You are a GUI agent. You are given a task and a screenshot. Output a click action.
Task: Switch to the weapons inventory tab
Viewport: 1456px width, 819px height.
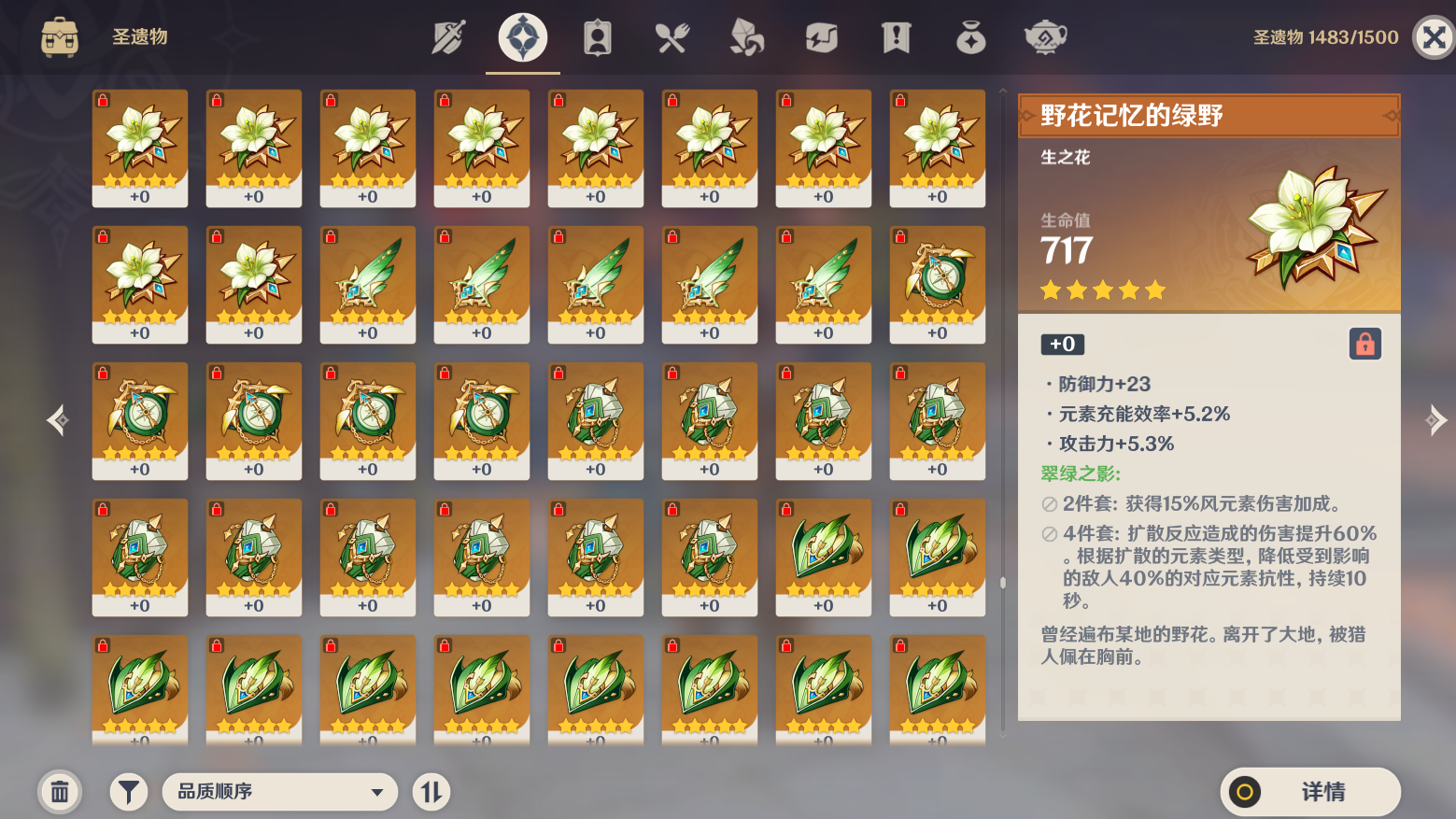[x=447, y=37]
